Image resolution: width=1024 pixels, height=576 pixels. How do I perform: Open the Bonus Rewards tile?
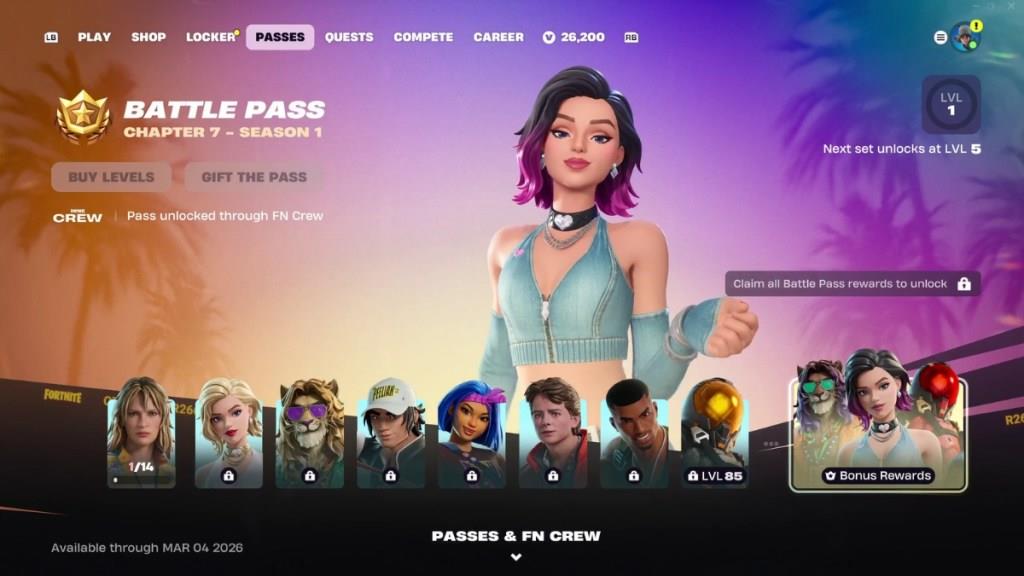click(877, 427)
